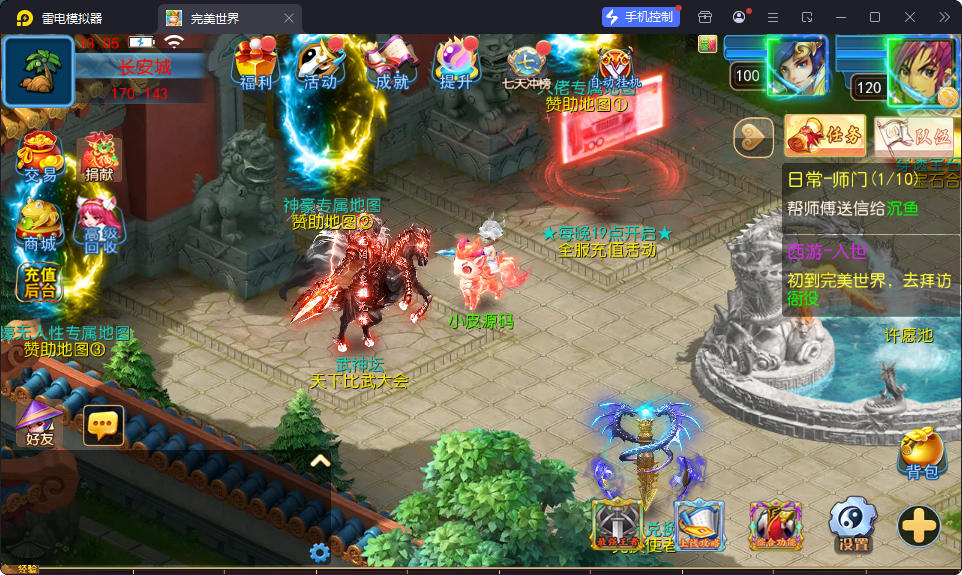Open the 捐献 donation panel
This screenshot has height=575, width=962.
[99, 158]
